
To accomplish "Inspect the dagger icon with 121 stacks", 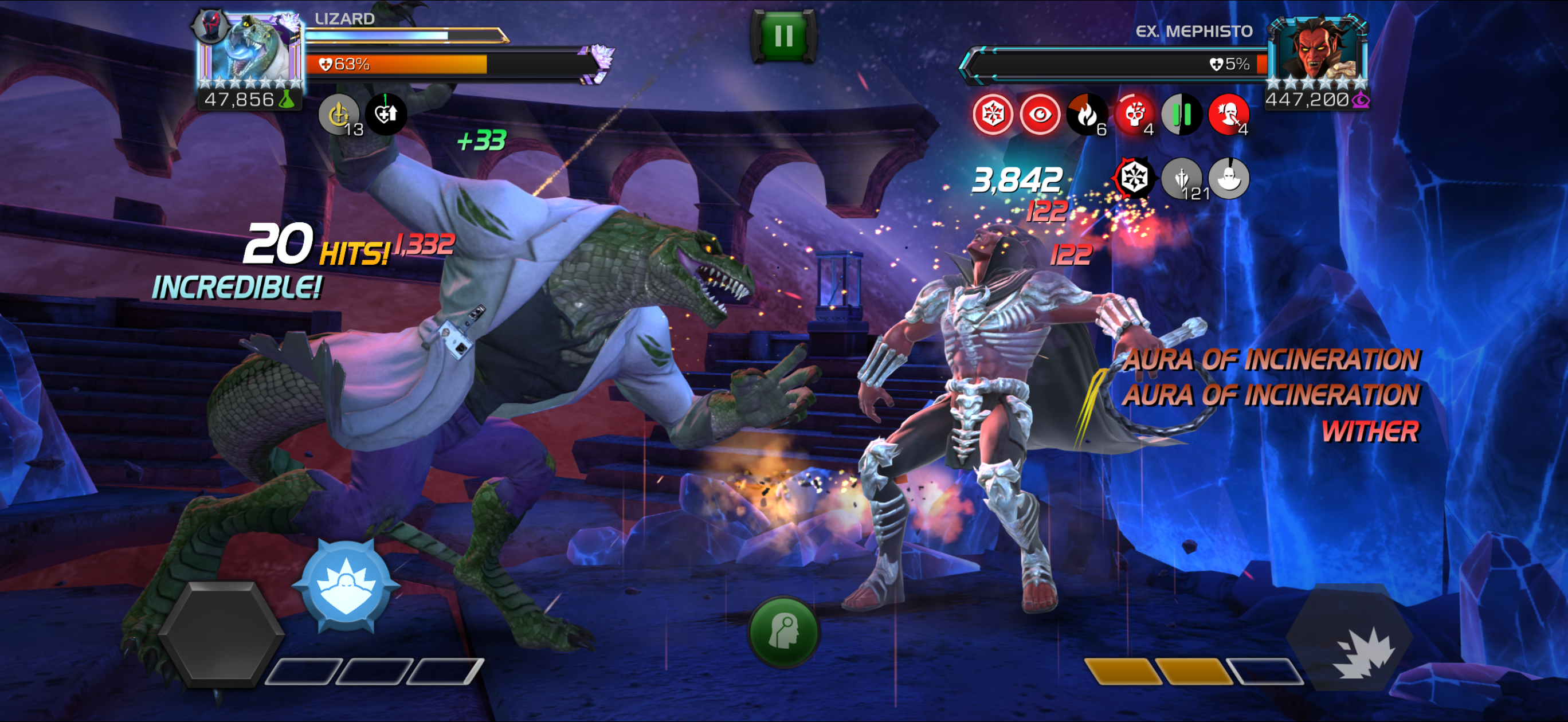I will click(x=1182, y=178).
